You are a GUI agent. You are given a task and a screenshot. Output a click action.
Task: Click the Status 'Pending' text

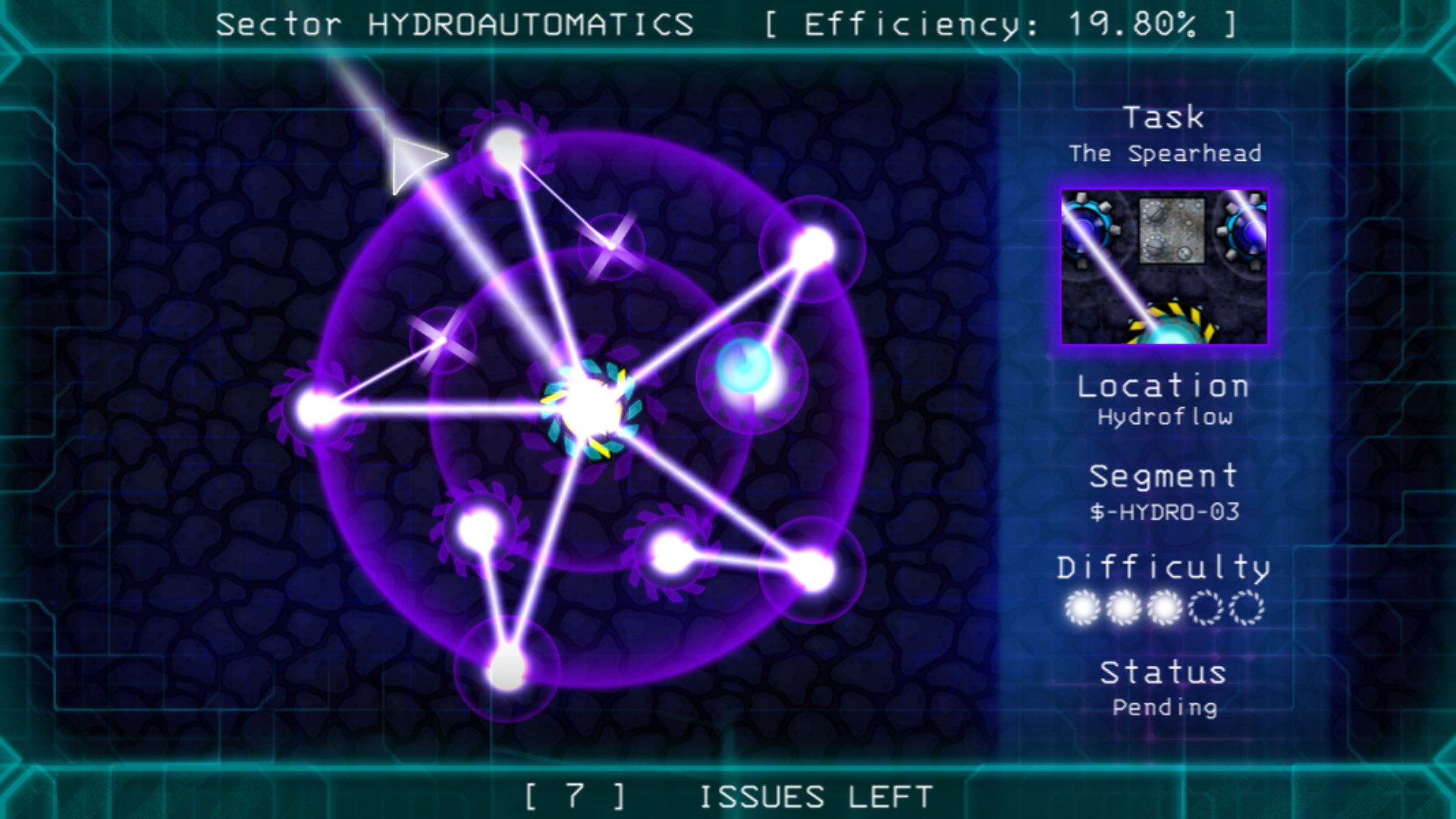coord(1166,706)
